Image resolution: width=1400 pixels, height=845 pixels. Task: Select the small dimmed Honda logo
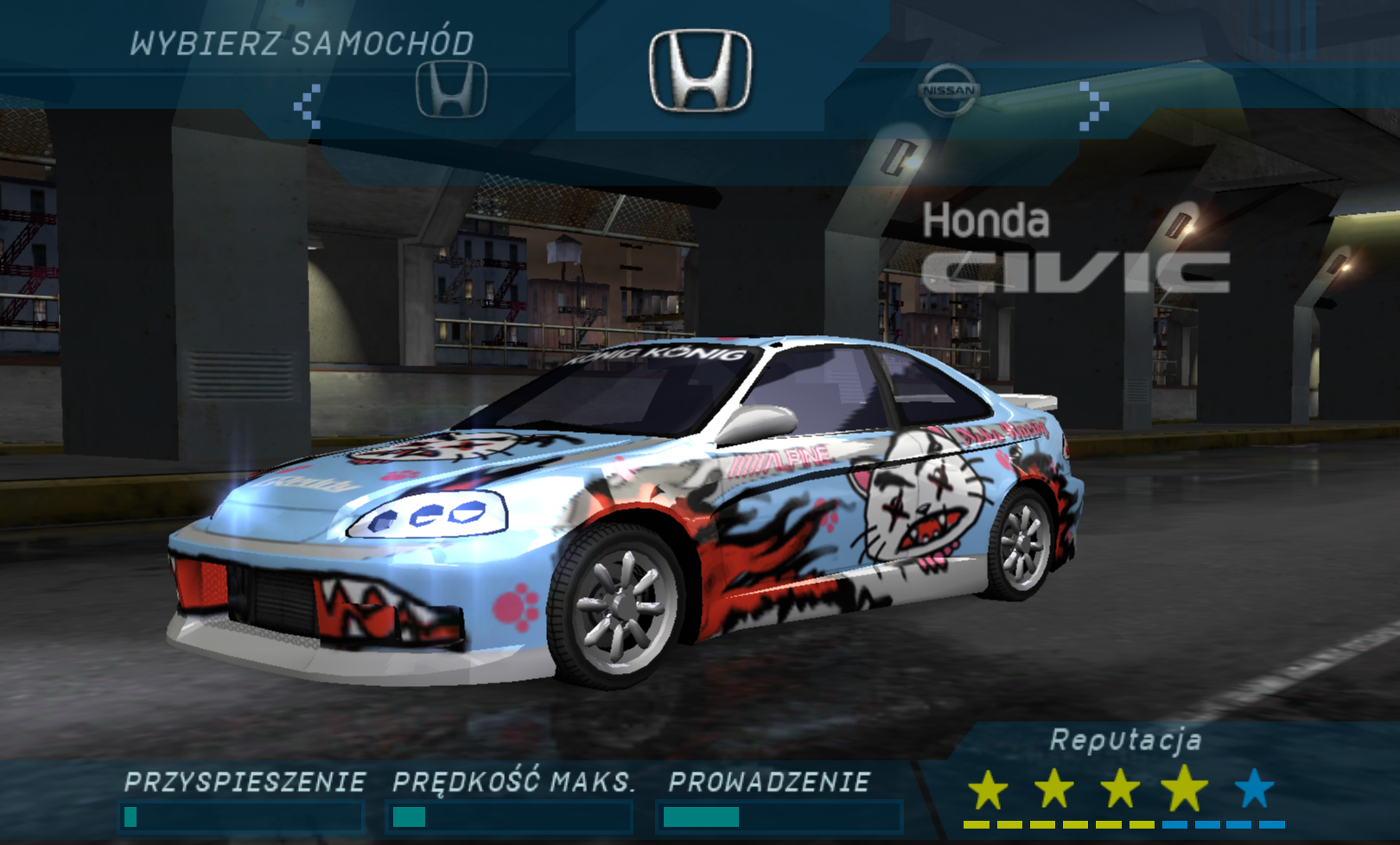pos(451,89)
